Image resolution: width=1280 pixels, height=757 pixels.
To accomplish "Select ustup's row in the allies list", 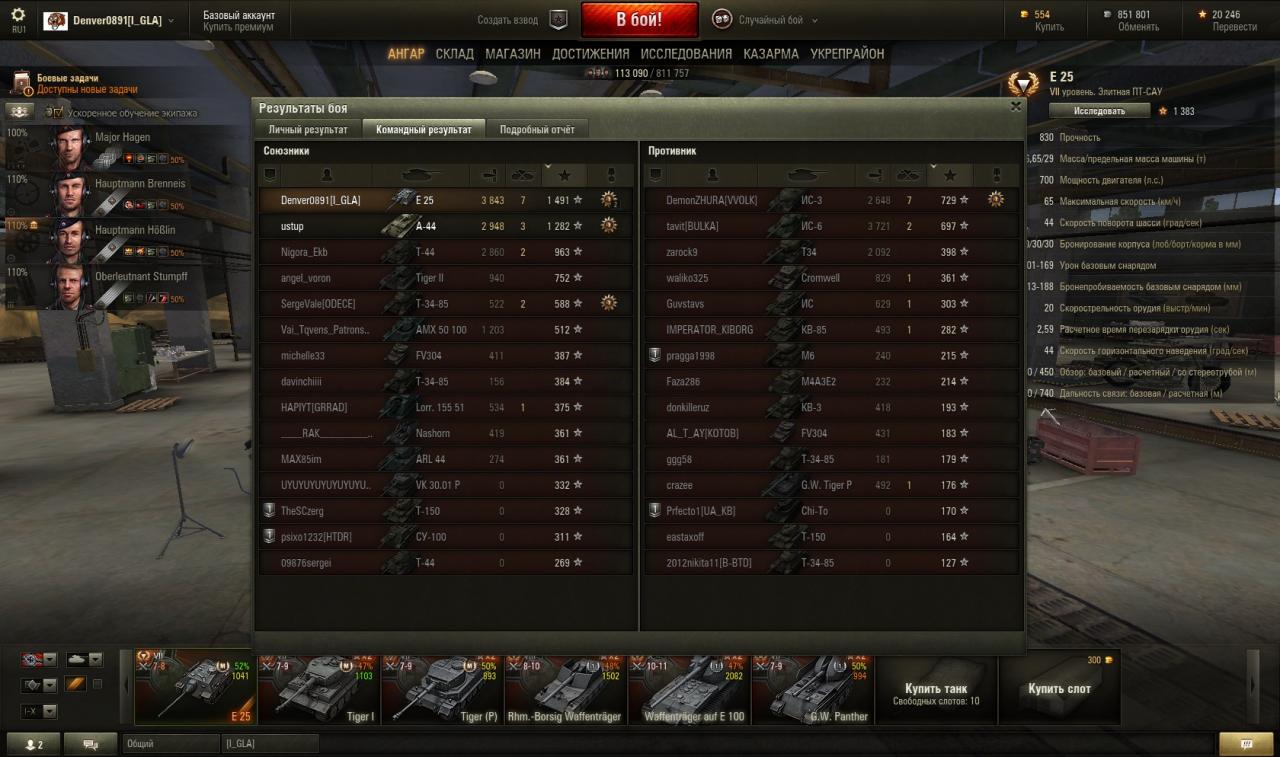I will [x=445, y=226].
